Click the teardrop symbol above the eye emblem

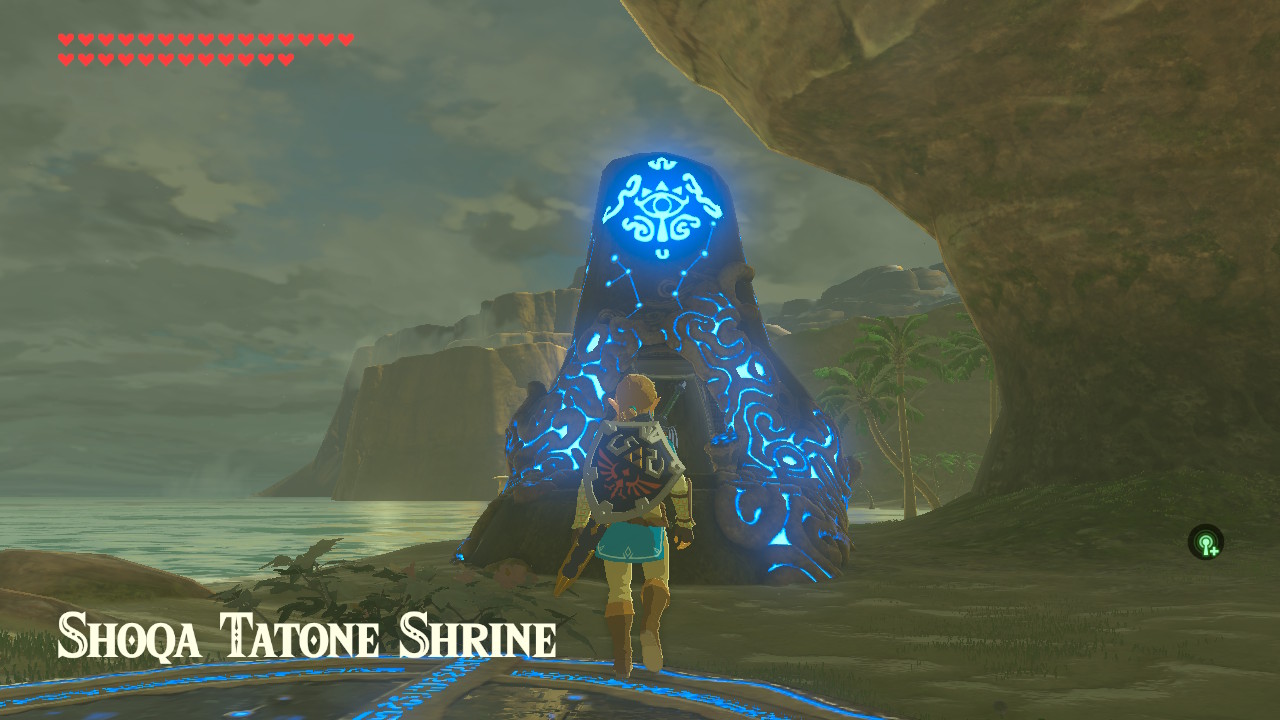[x=658, y=162]
